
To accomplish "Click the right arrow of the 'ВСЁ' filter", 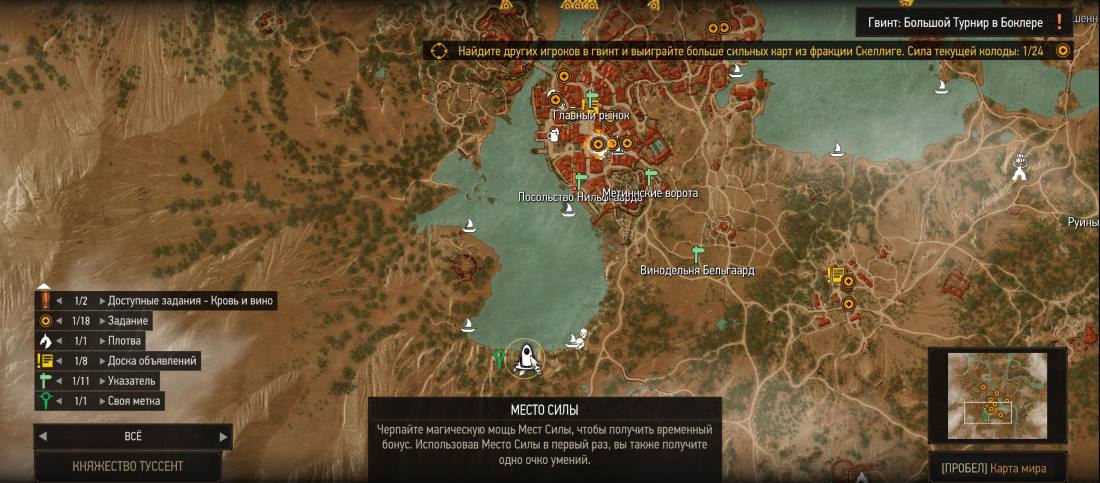I will [x=224, y=436].
